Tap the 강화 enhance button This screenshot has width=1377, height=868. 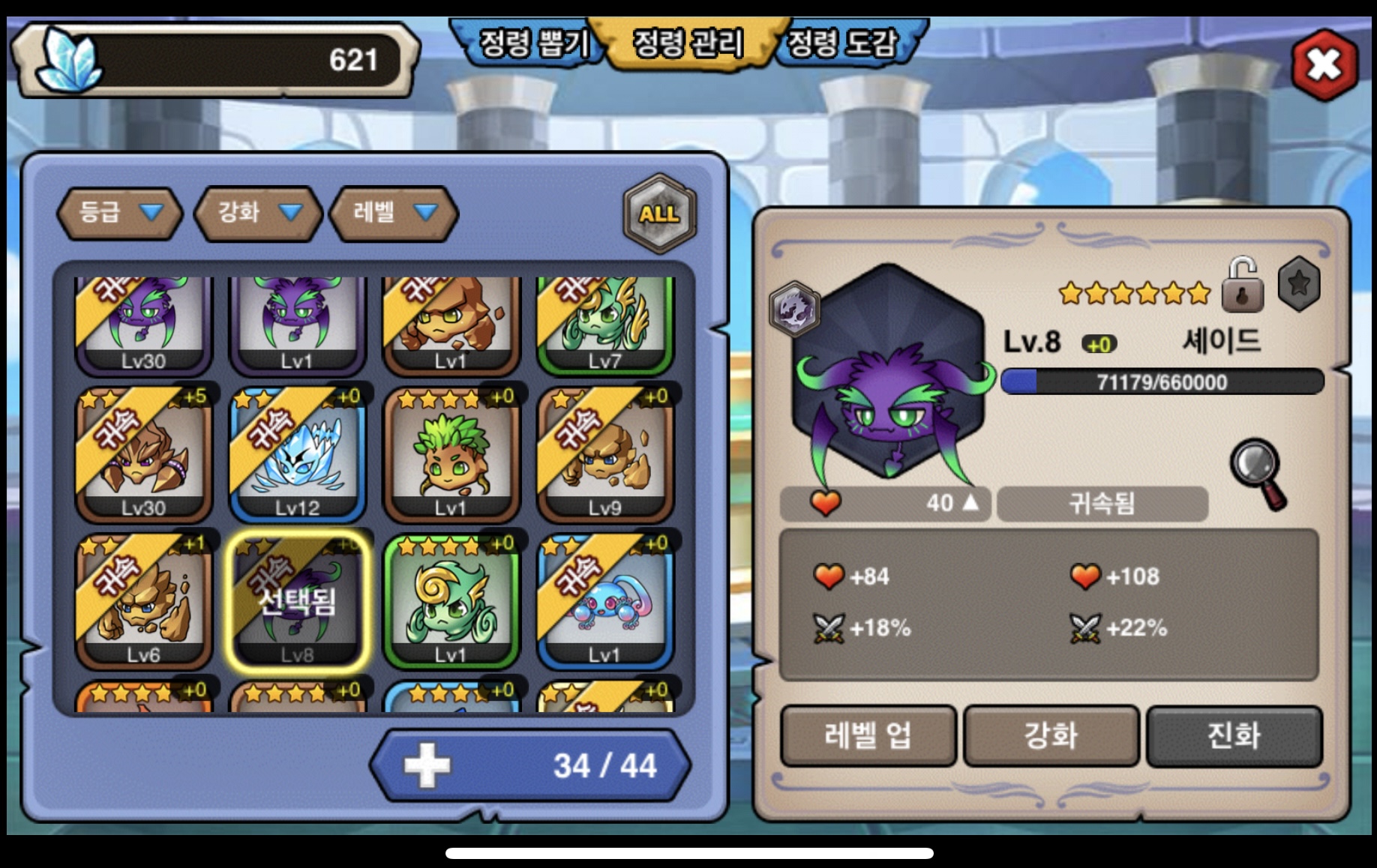(1051, 736)
